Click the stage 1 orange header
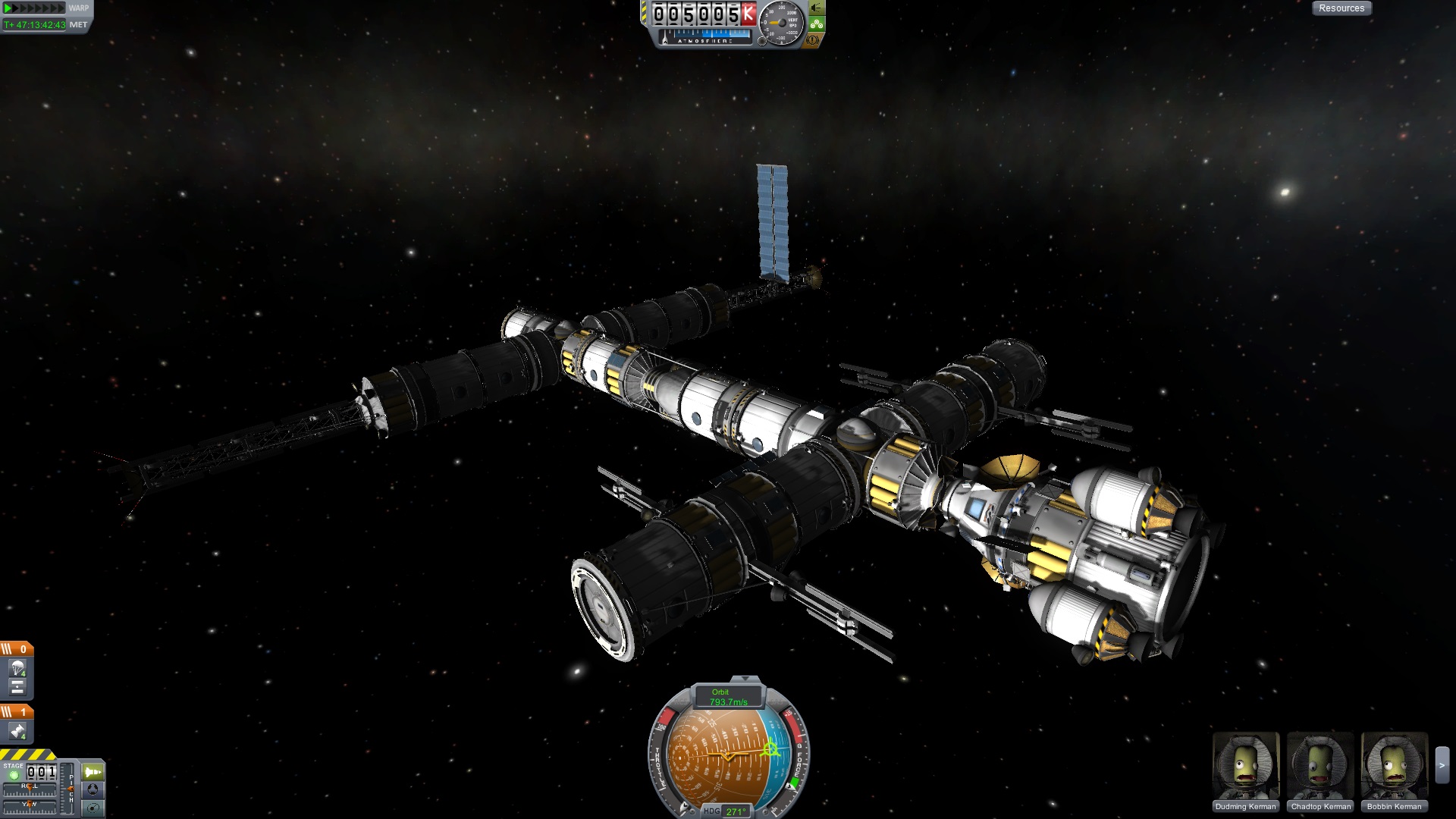This screenshot has height=819, width=1456. (17, 712)
